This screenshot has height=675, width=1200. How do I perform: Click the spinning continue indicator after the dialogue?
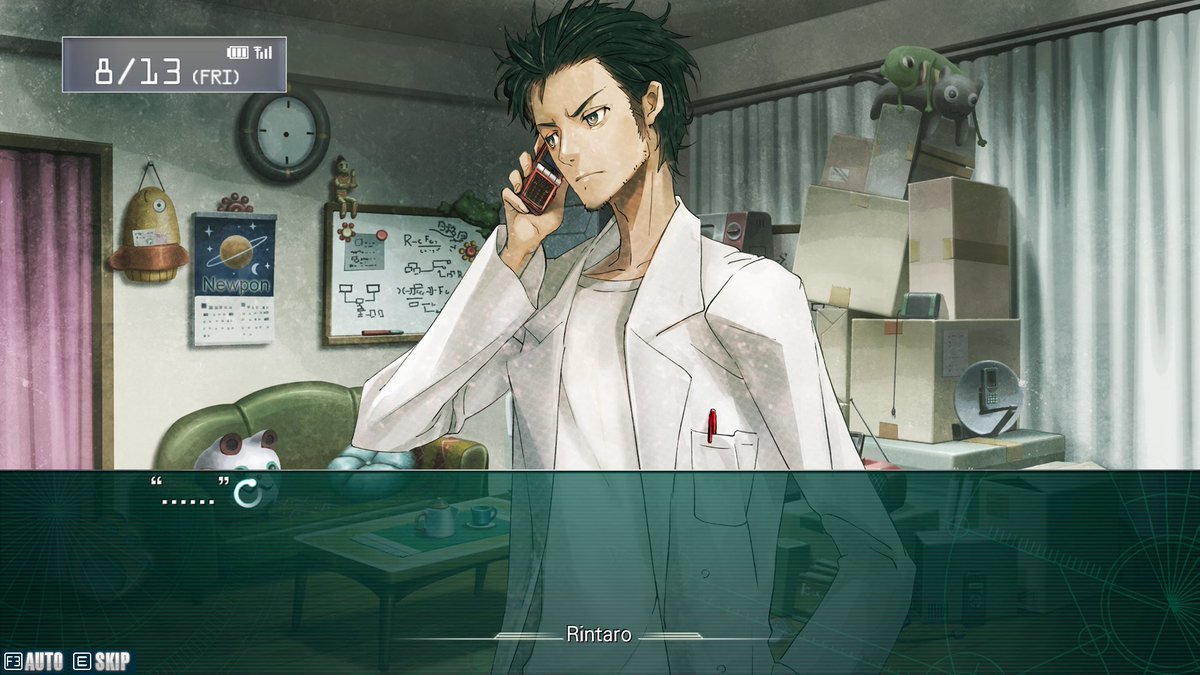(246, 492)
